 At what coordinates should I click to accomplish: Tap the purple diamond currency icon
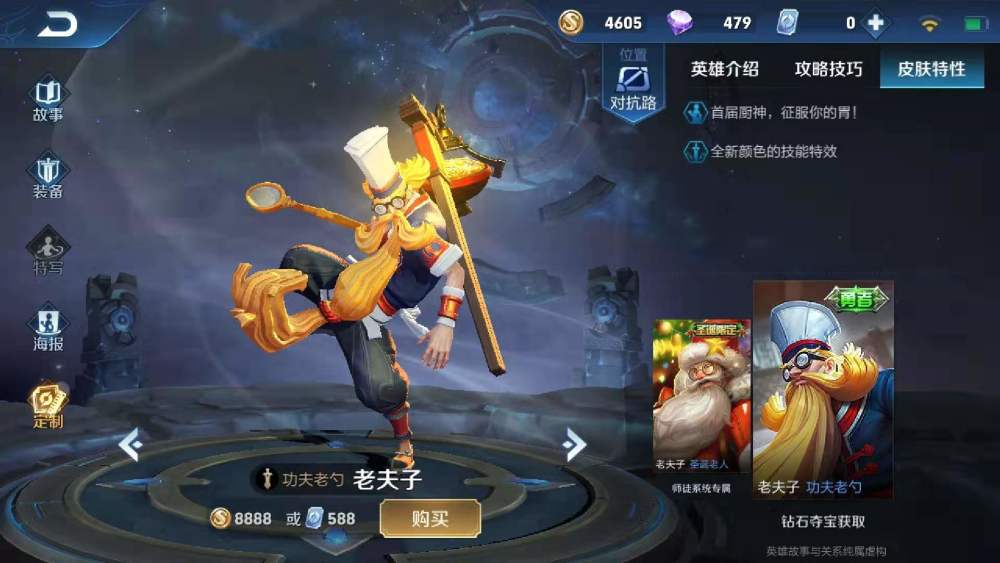pyautogui.click(x=680, y=23)
